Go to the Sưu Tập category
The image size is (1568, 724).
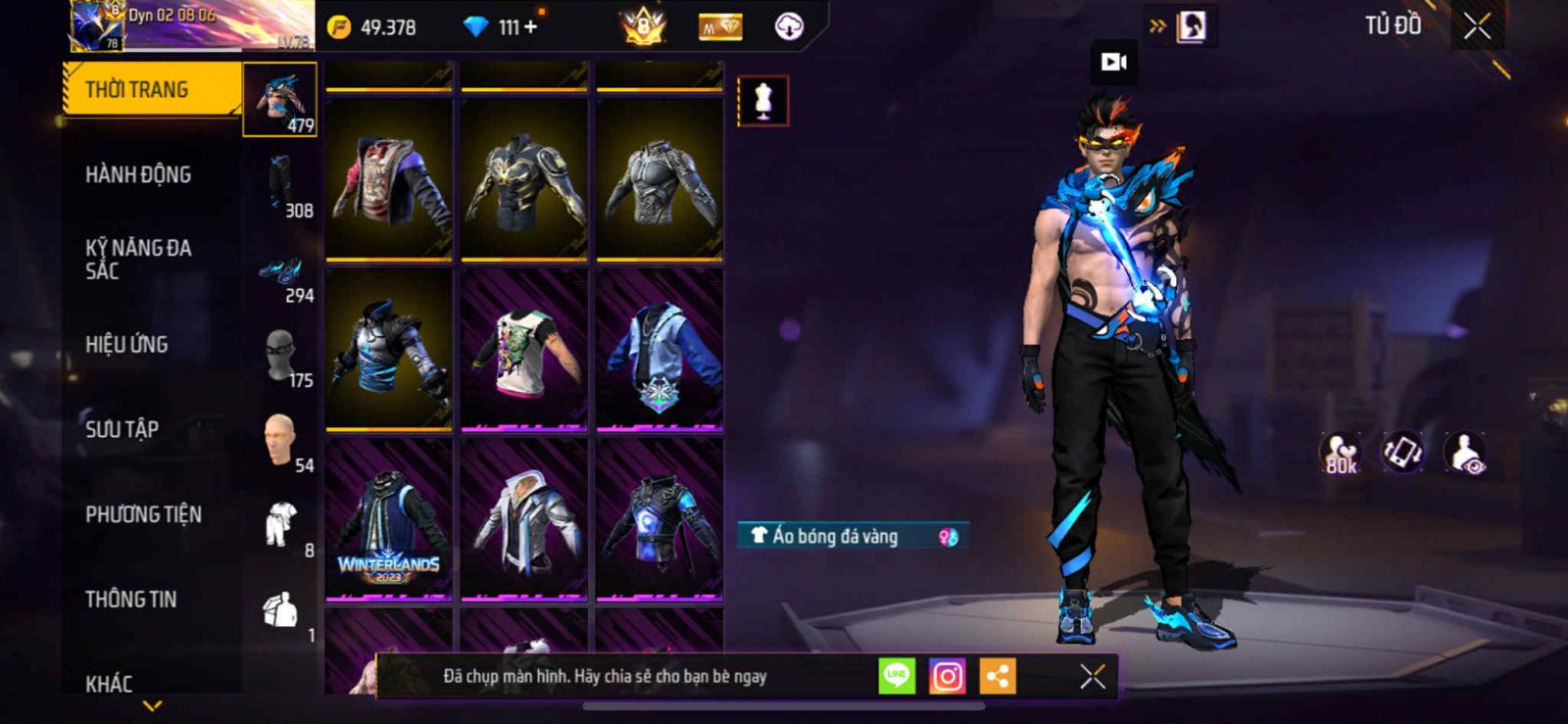point(122,429)
